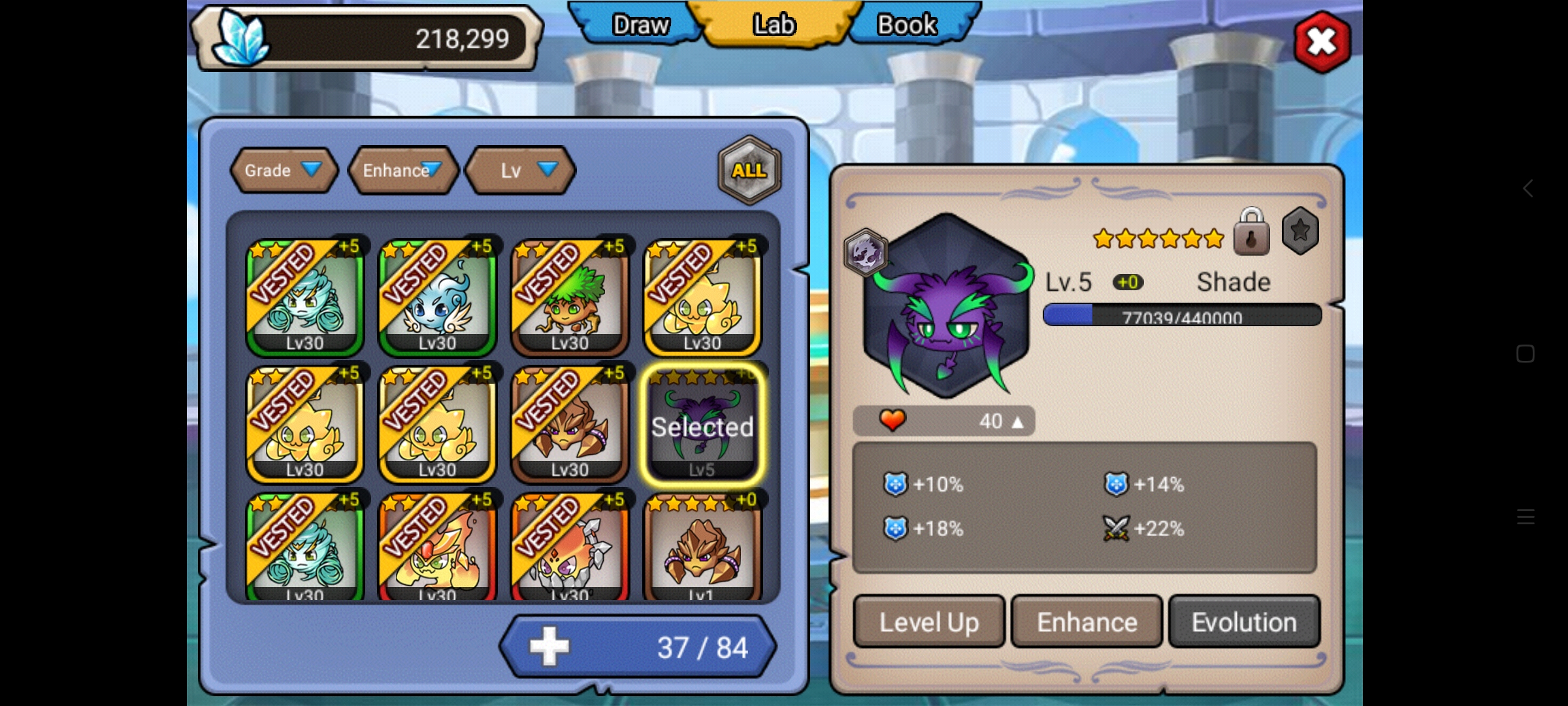Open the Lv sort dropdown

tap(521, 171)
